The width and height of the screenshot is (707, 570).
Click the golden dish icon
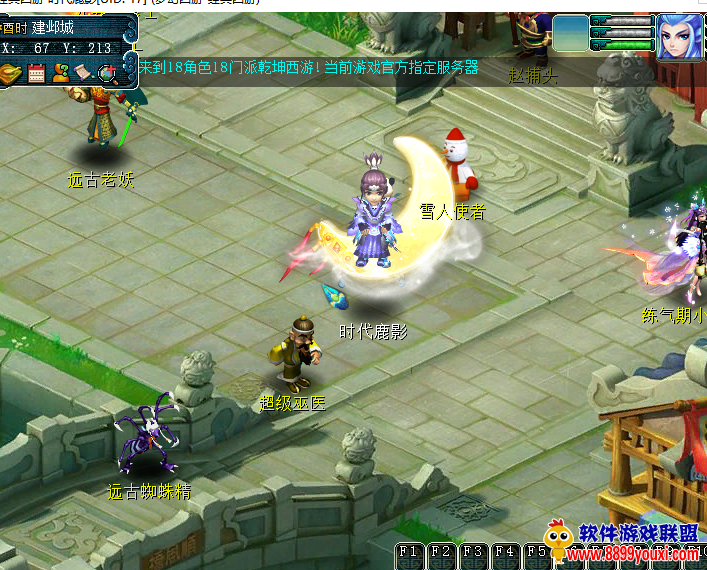click(x=12, y=72)
